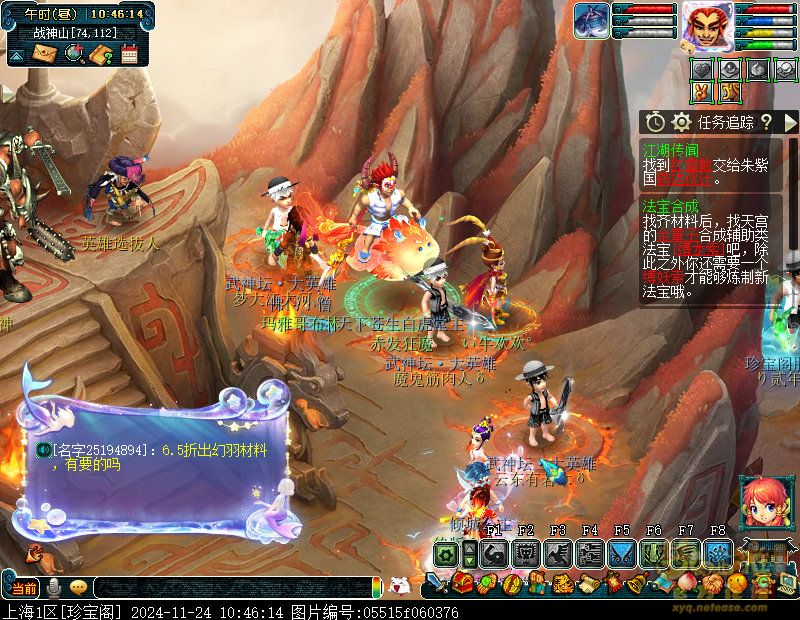
Task: Activate the F1 skill slot
Action: (x=493, y=553)
